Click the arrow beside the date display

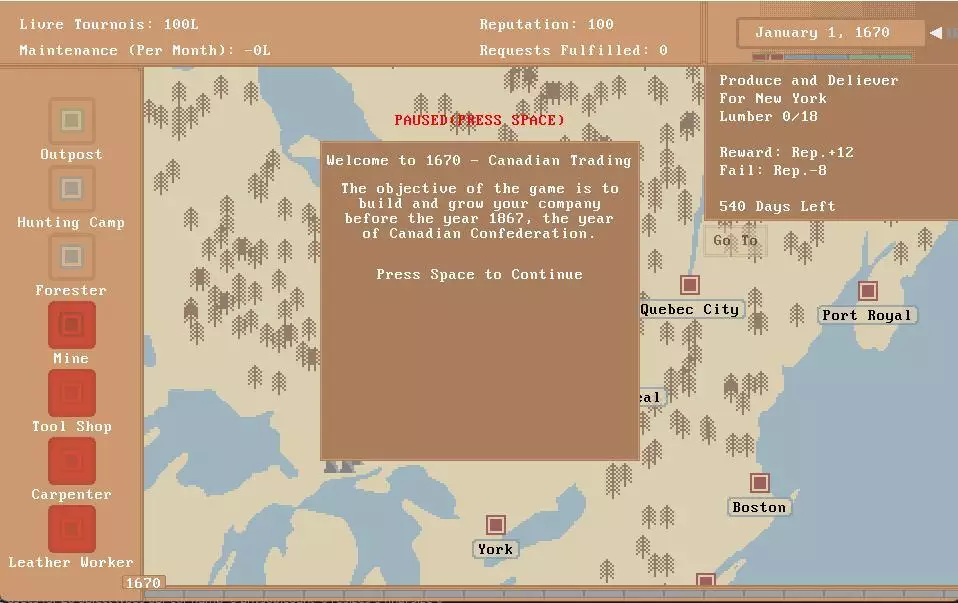click(x=935, y=33)
